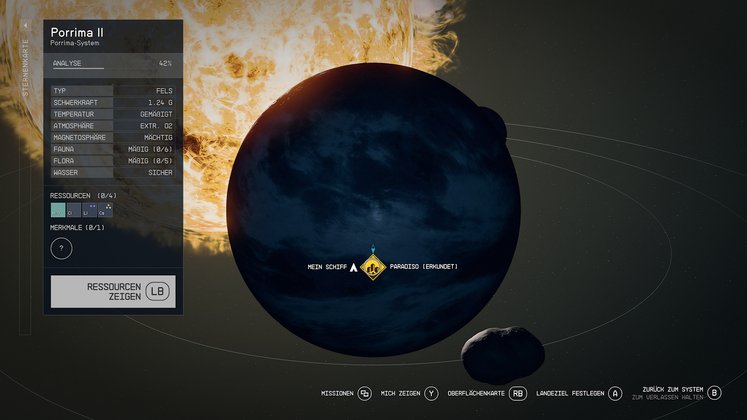Select the Paradiso landing marker icon

click(x=373, y=267)
